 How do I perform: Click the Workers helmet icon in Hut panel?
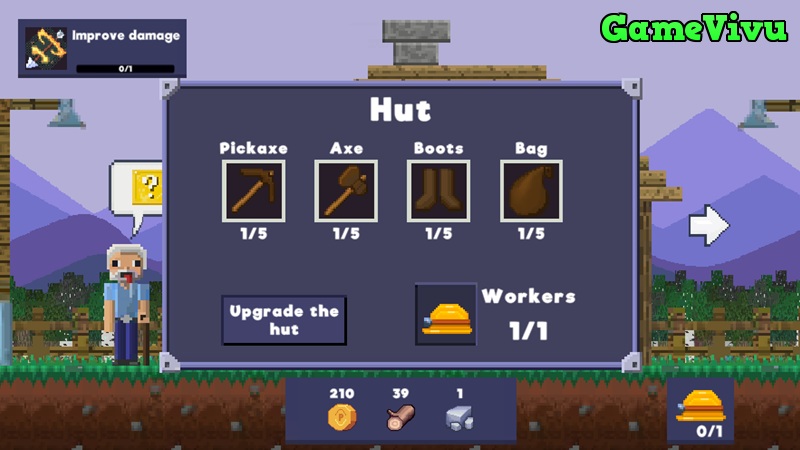(x=446, y=315)
